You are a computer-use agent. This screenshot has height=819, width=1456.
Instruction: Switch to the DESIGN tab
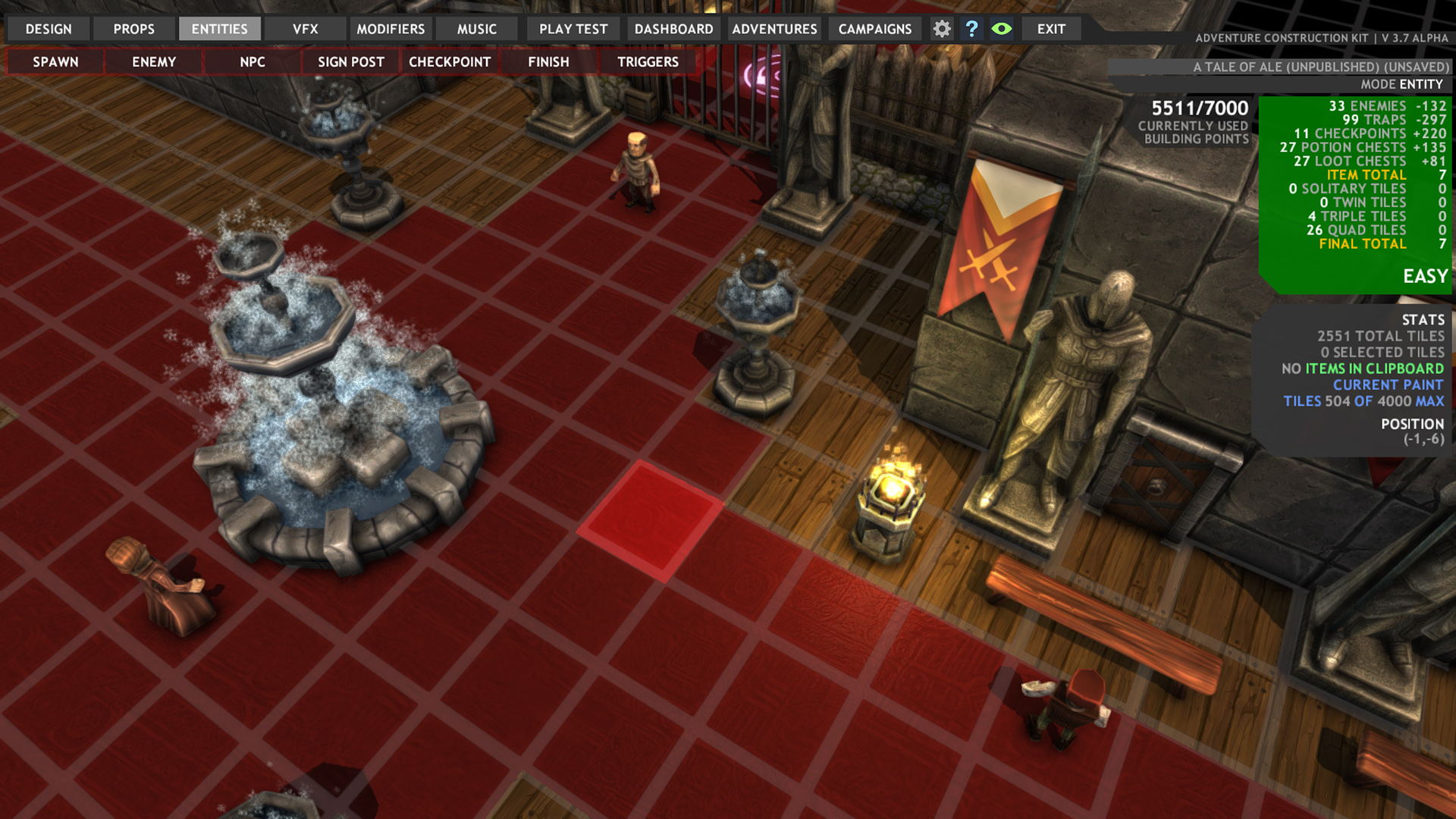tap(47, 29)
